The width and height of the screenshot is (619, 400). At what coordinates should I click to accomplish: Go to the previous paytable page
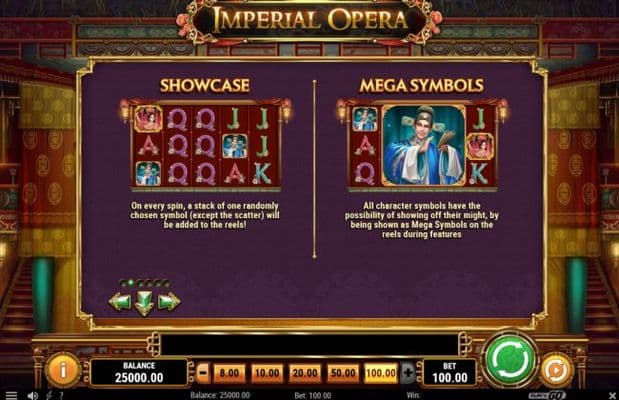(121, 301)
